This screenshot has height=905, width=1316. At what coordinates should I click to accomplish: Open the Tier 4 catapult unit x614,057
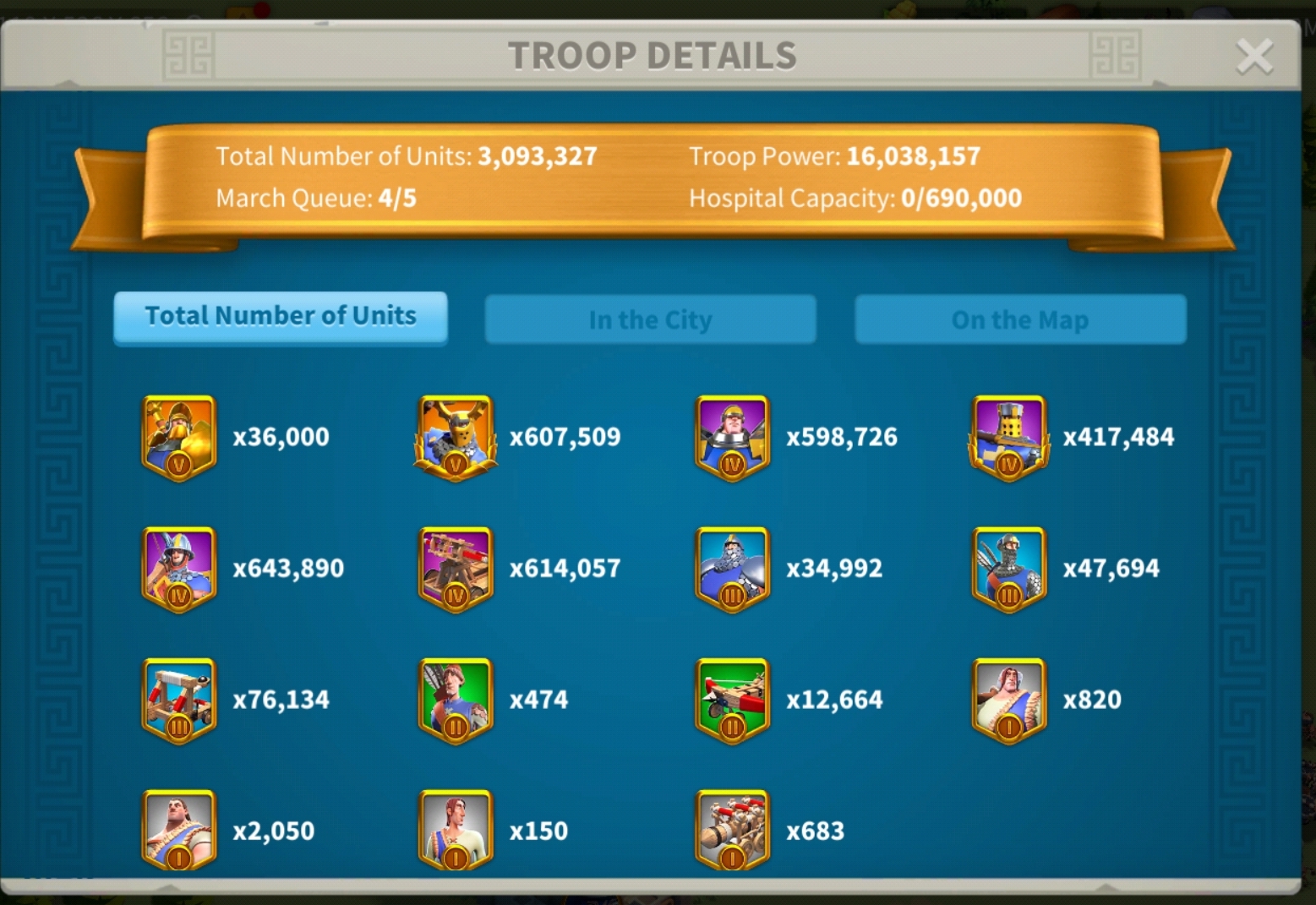(455, 568)
